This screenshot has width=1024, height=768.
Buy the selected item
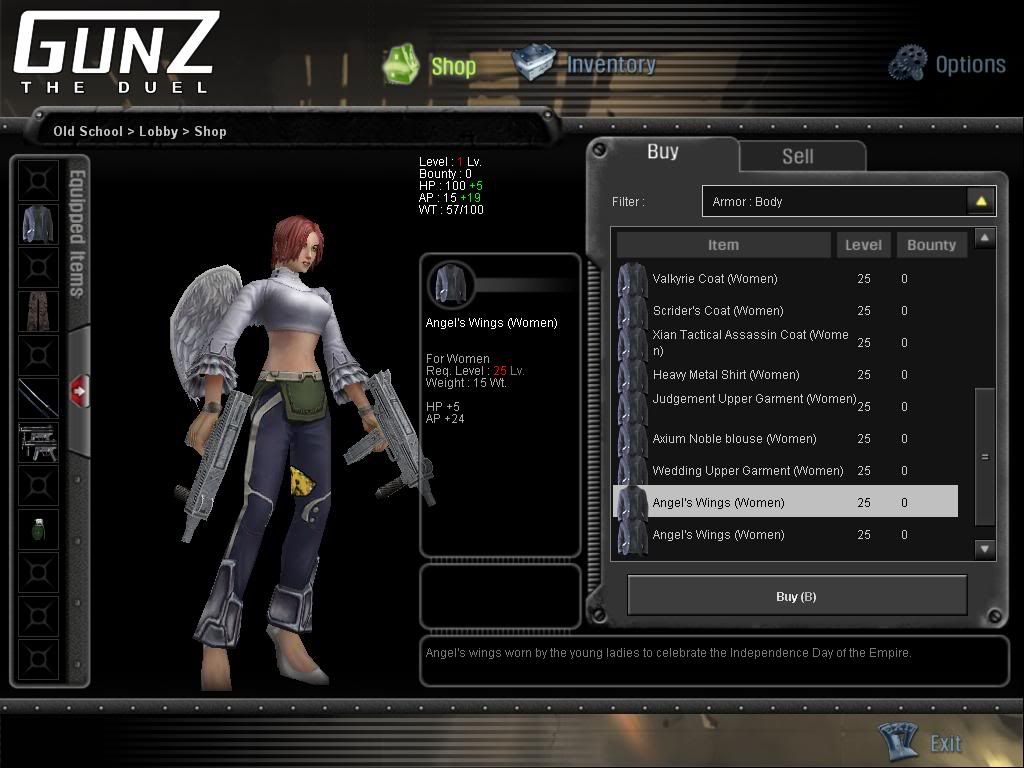point(796,596)
